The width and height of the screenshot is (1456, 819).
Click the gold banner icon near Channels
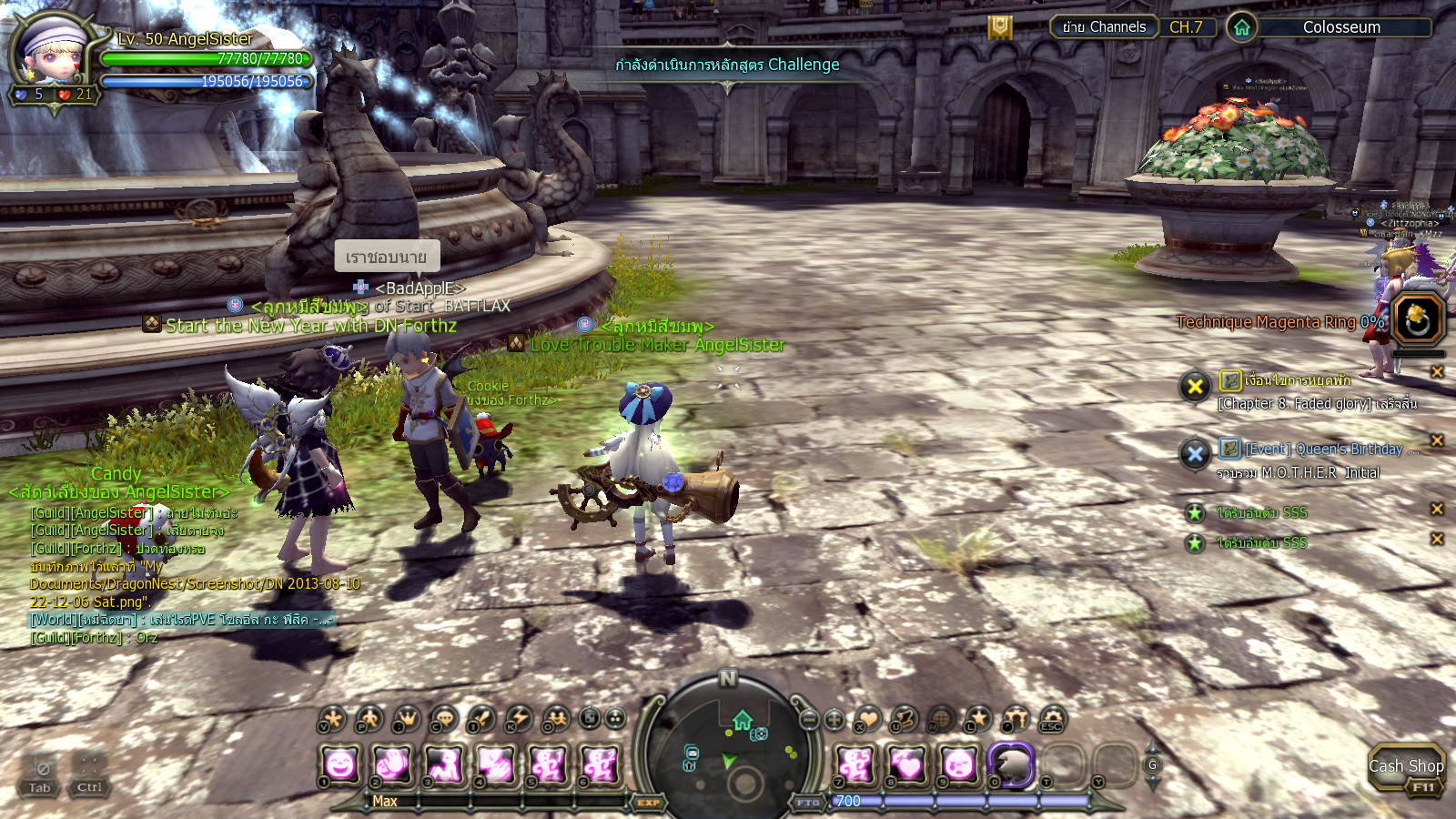tap(1000, 28)
